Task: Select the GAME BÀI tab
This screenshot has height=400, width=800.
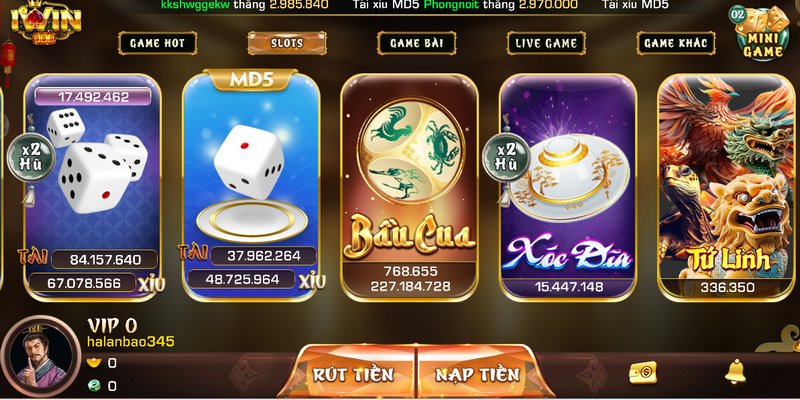Action: point(417,43)
